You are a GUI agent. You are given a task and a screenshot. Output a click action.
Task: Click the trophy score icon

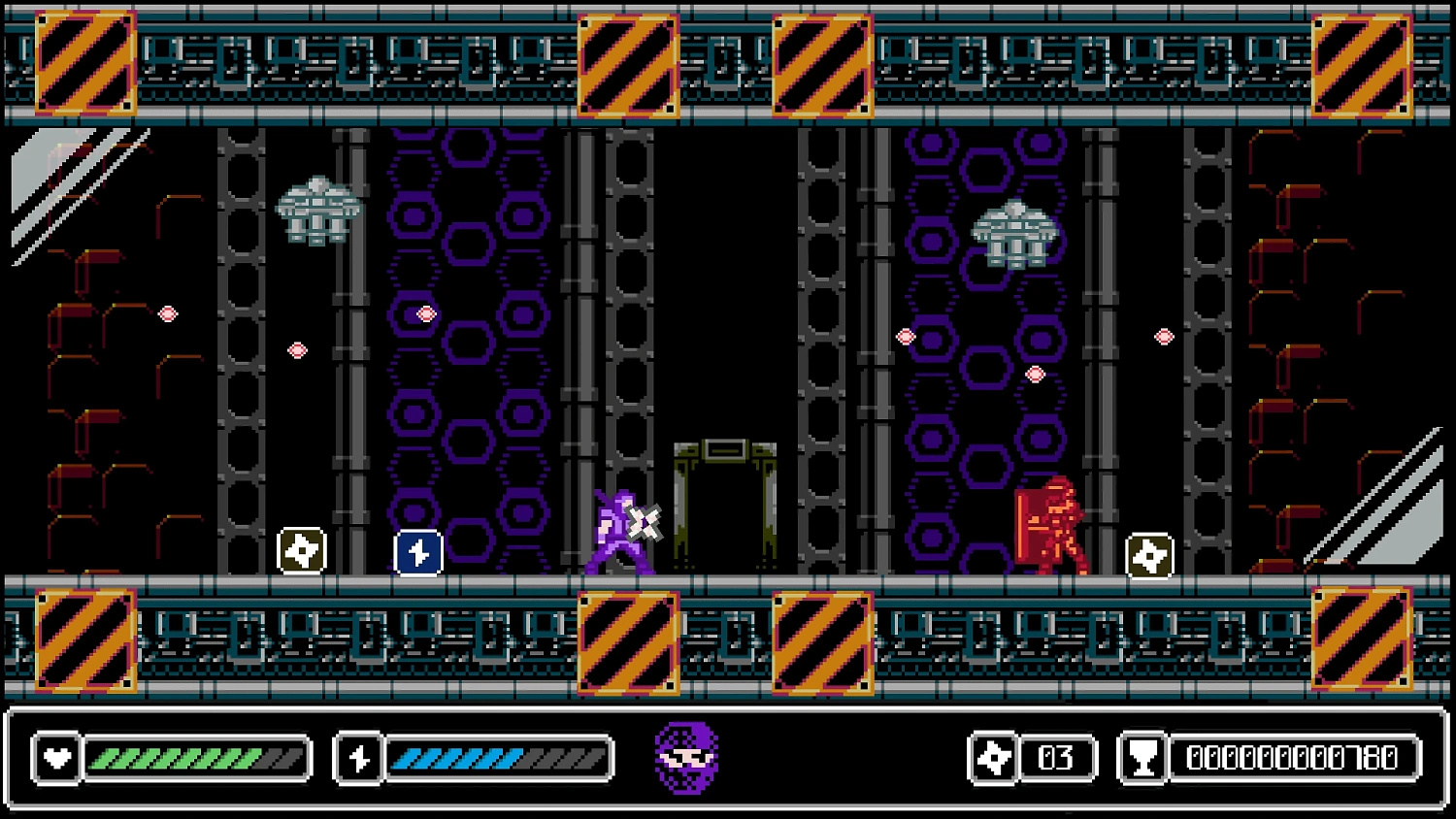(x=1142, y=758)
